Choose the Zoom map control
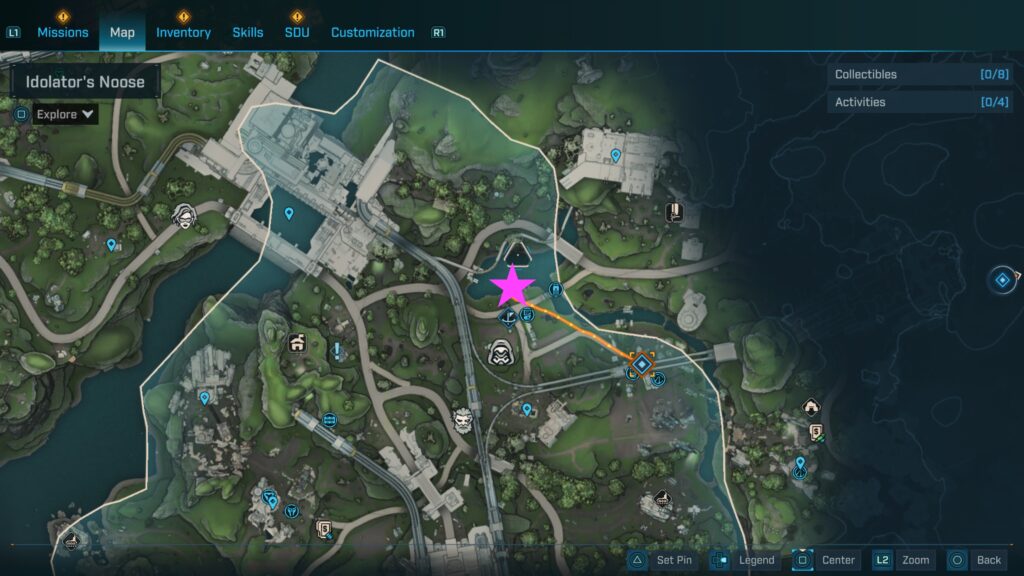Image resolution: width=1024 pixels, height=576 pixels. pyautogui.click(x=903, y=560)
